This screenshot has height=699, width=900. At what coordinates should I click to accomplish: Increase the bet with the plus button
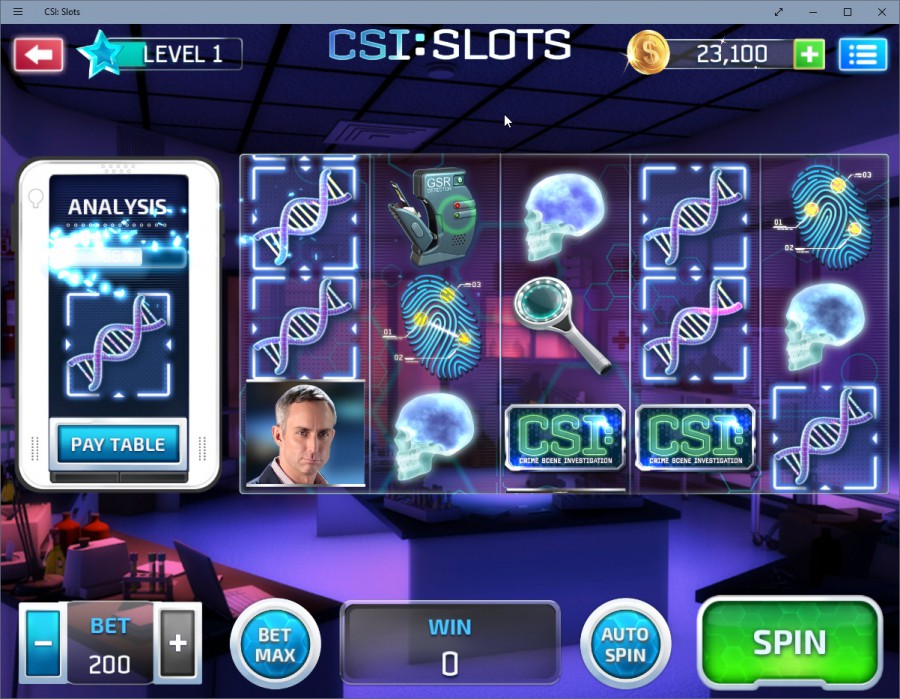tap(178, 642)
